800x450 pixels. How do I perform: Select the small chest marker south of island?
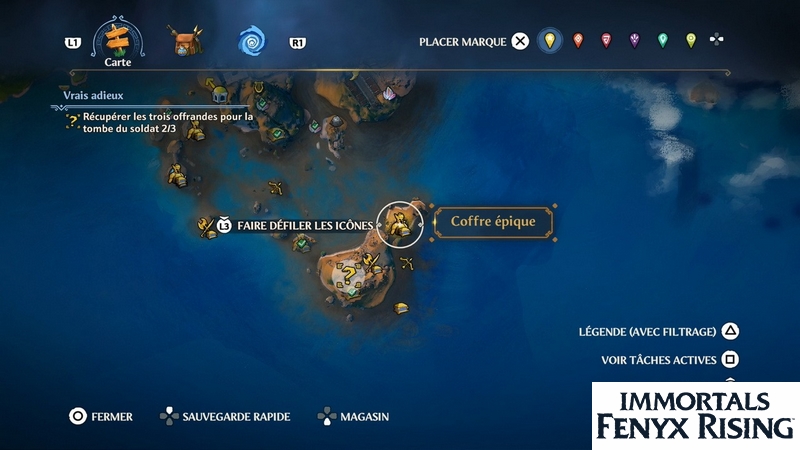(401, 308)
